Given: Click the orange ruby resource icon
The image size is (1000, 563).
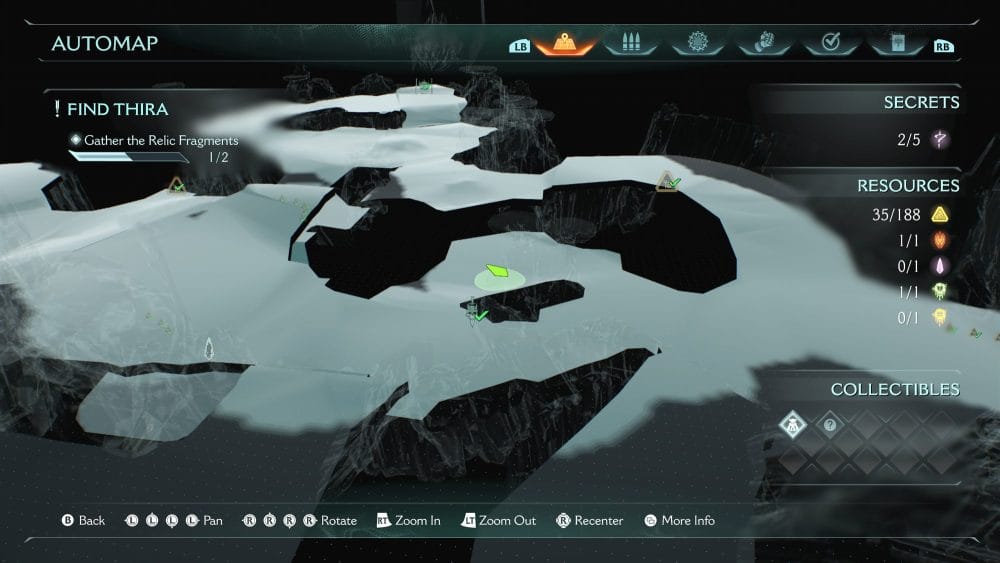Looking at the screenshot, I should point(939,240).
